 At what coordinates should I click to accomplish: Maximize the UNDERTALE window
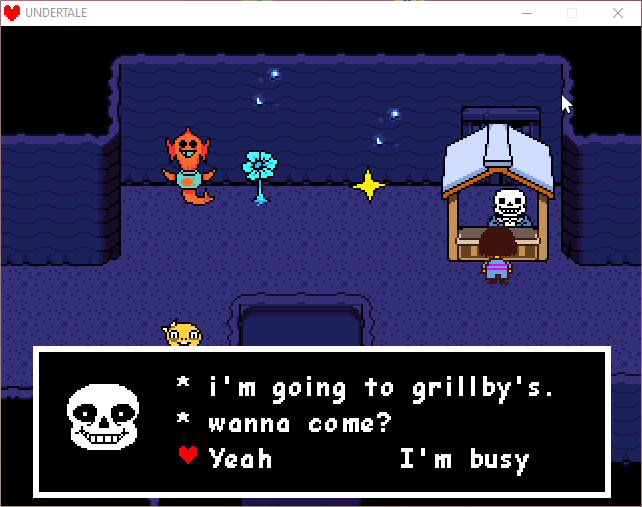click(573, 13)
